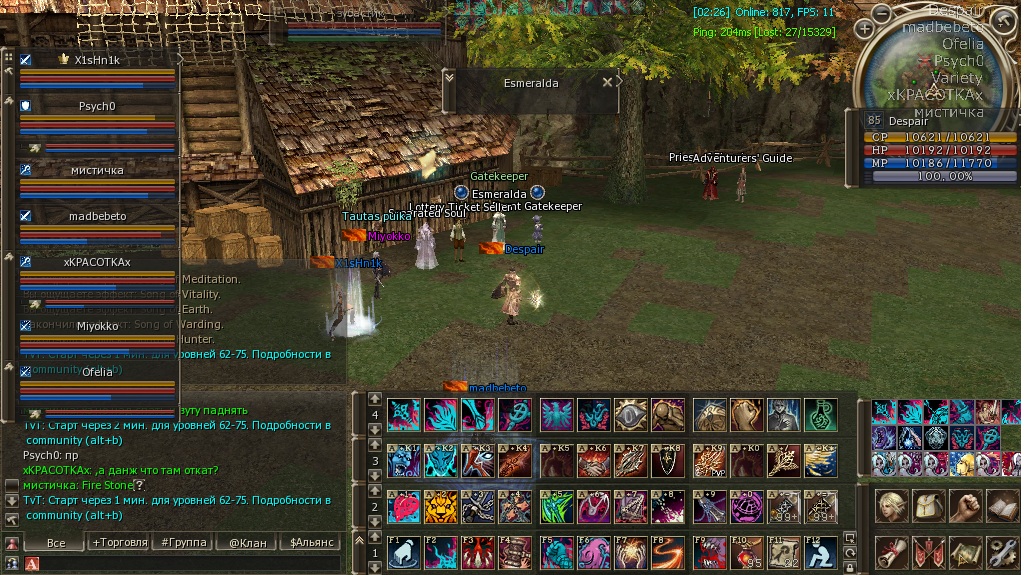Open the wrench and gear system menu
1024x575 pixels.
[x=1001, y=552]
